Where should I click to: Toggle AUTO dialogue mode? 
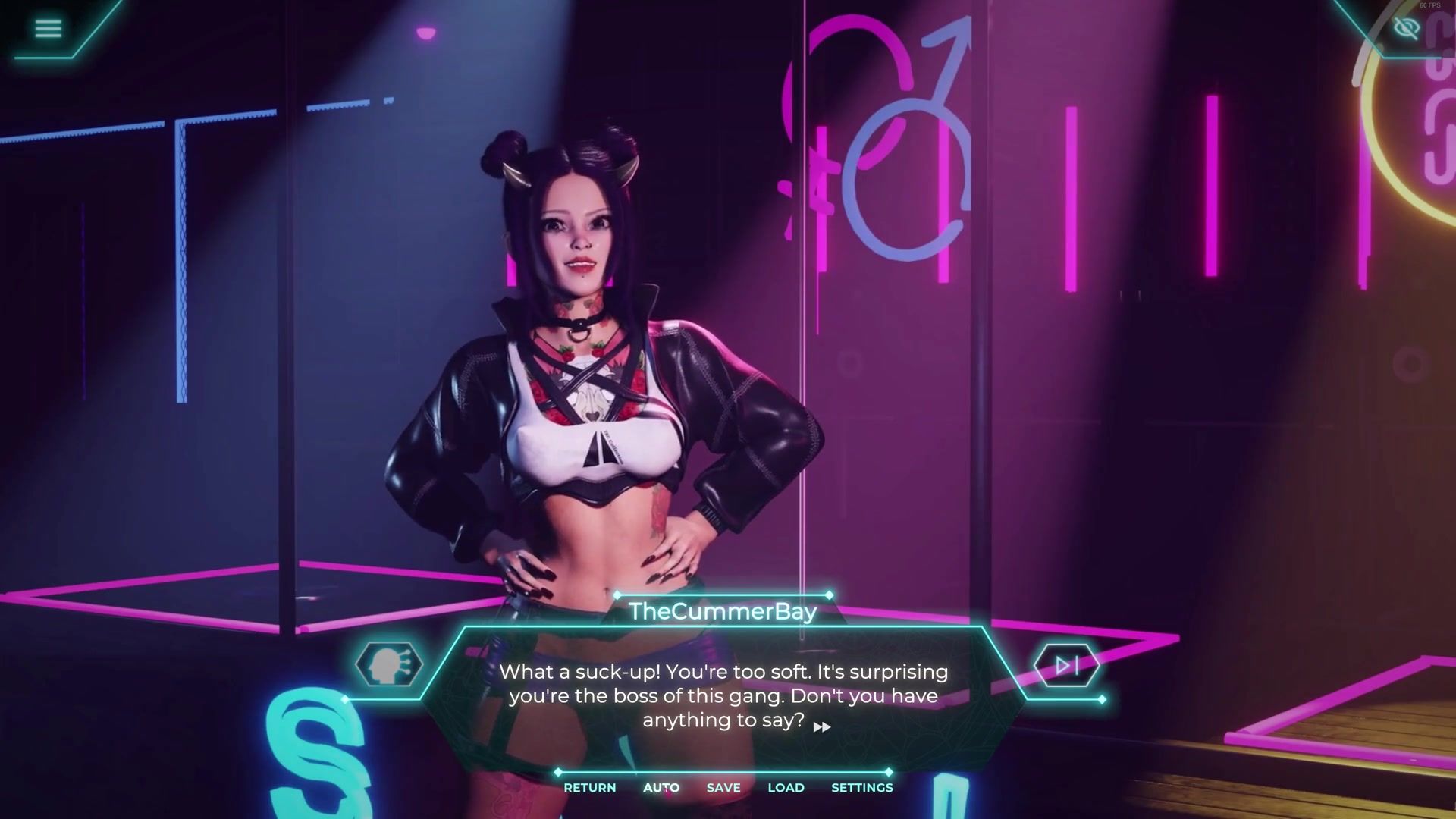(661, 788)
